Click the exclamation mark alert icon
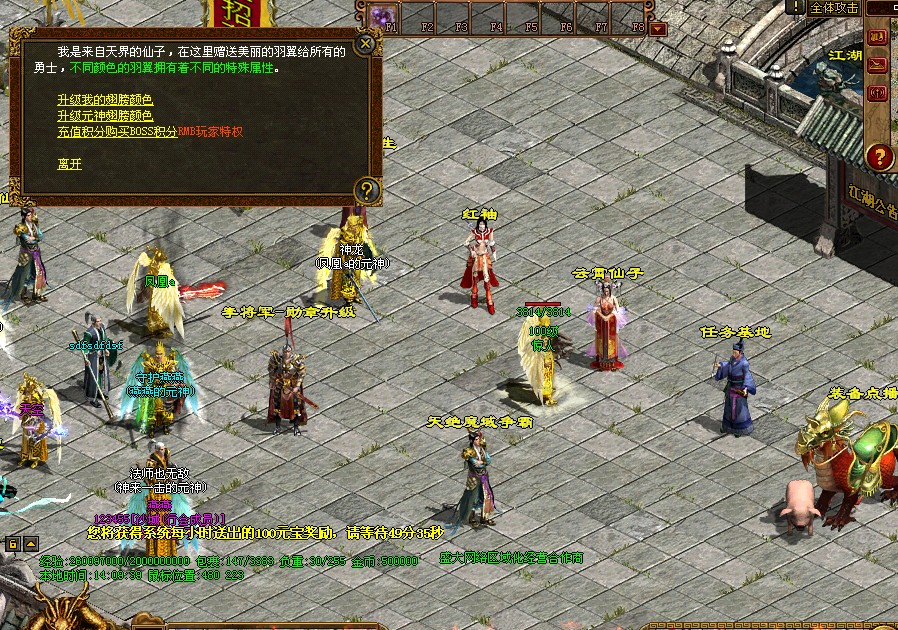This screenshot has height=630, width=898. click(x=795, y=8)
